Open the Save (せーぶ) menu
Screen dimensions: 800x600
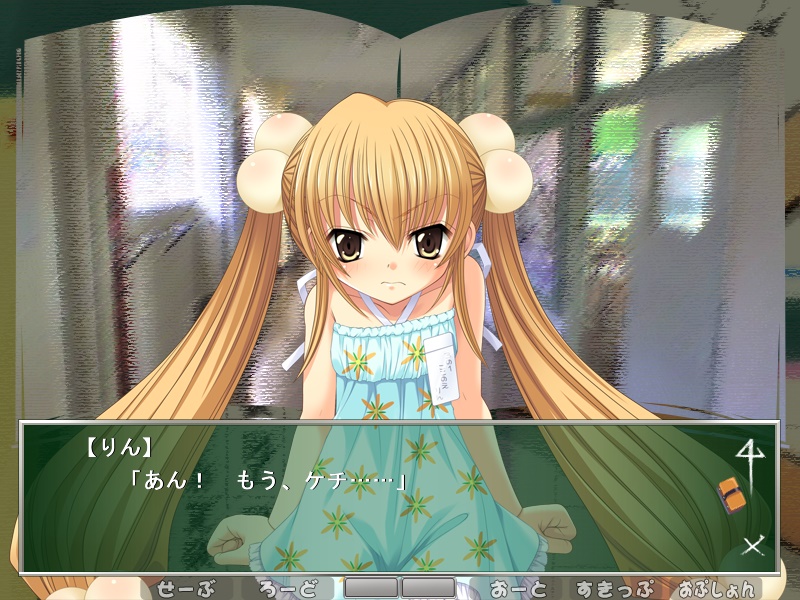[x=187, y=588]
